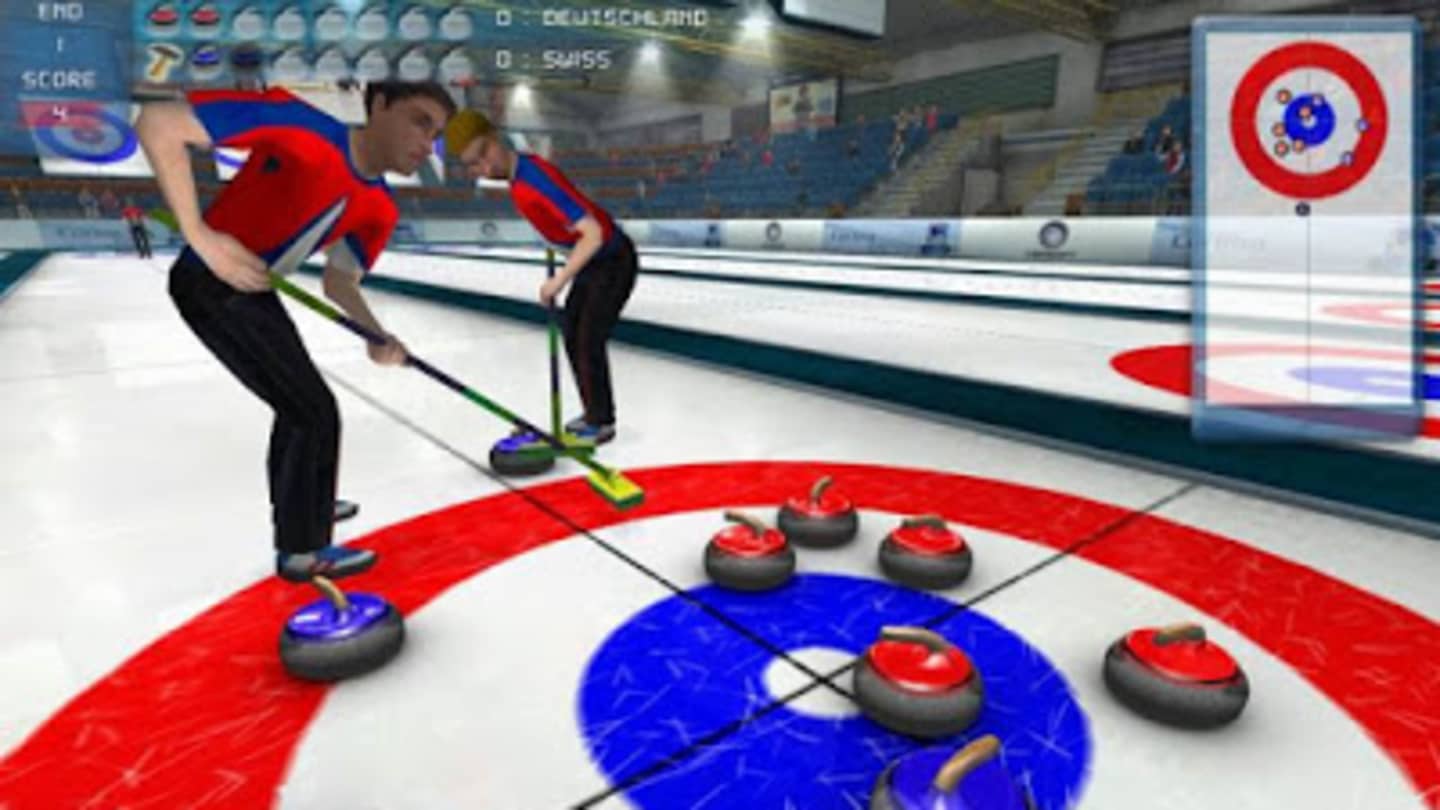Click the first red stone icon in the HUD
The image size is (1440, 810).
(162, 16)
